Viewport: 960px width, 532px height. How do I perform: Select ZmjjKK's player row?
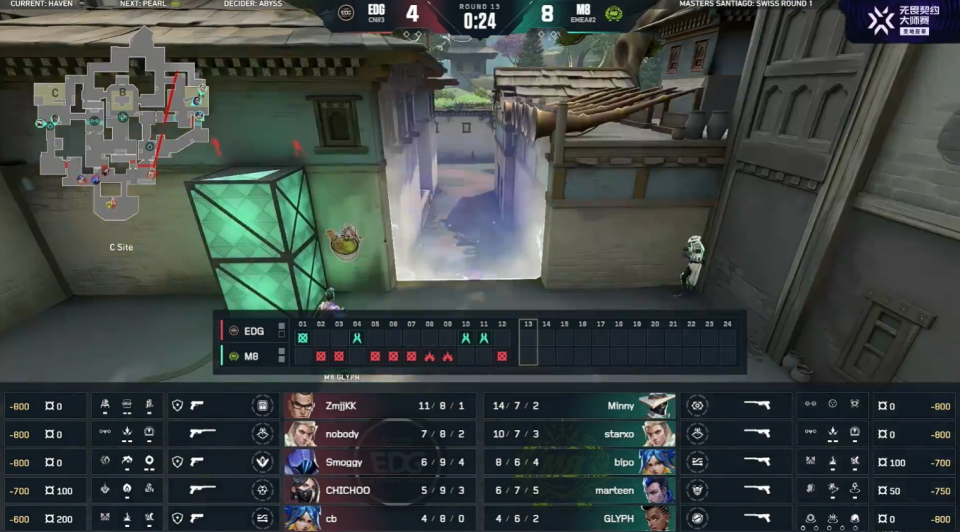(379, 406)
